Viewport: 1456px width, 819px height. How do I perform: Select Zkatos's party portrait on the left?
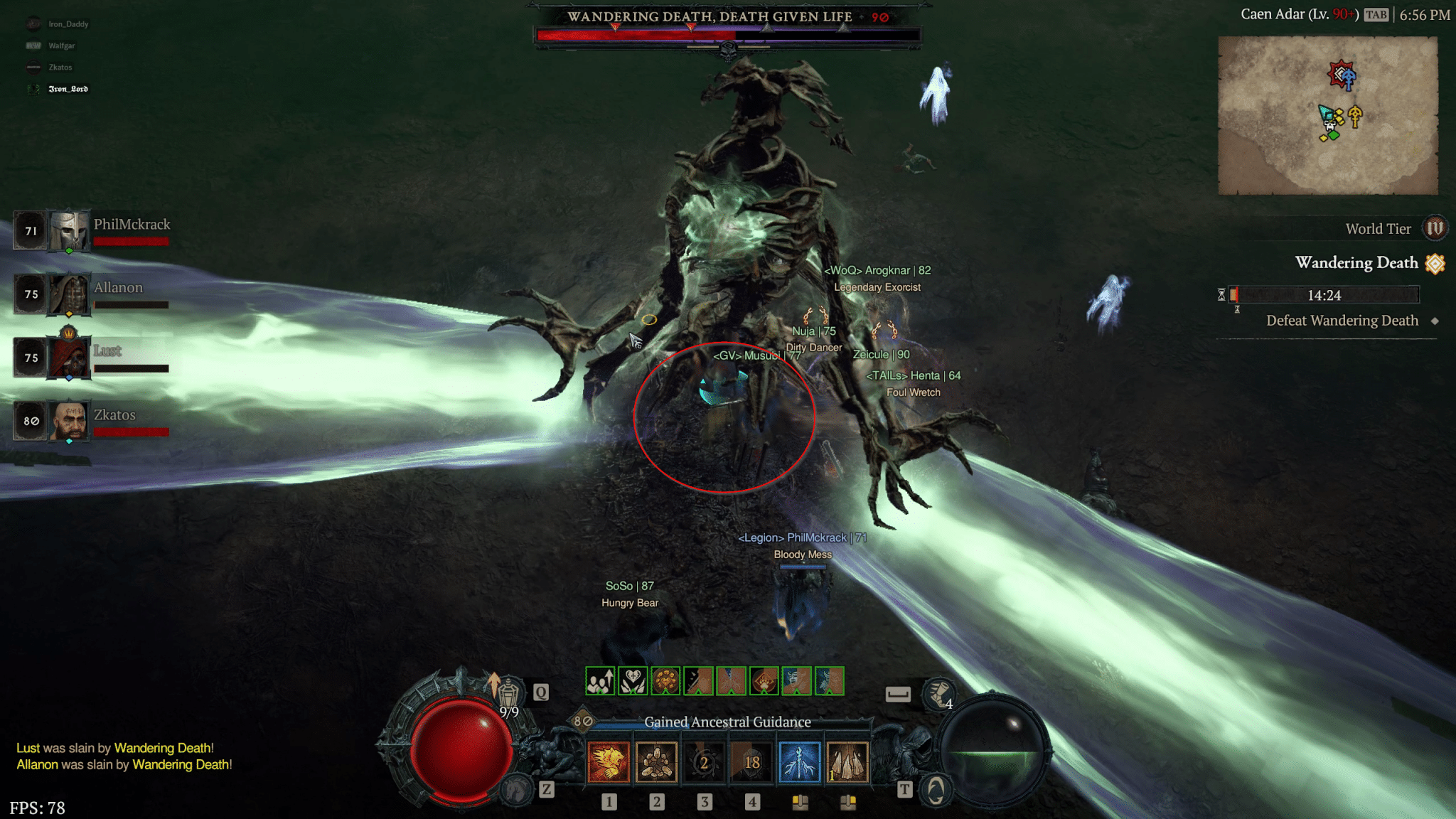pyautogui.click(x=68, y=419)
